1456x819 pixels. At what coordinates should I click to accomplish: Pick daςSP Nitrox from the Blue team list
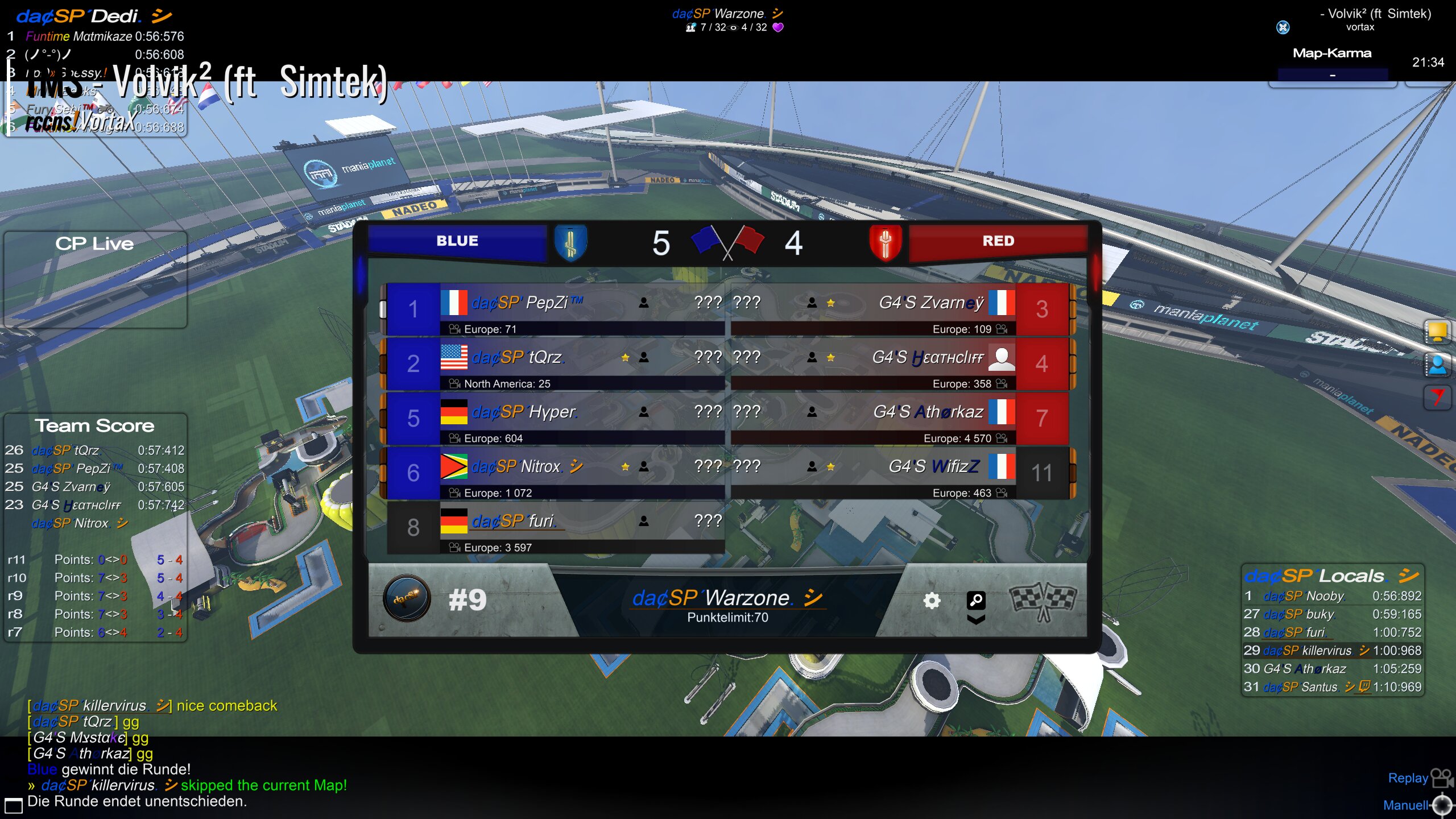coord(555,473)
